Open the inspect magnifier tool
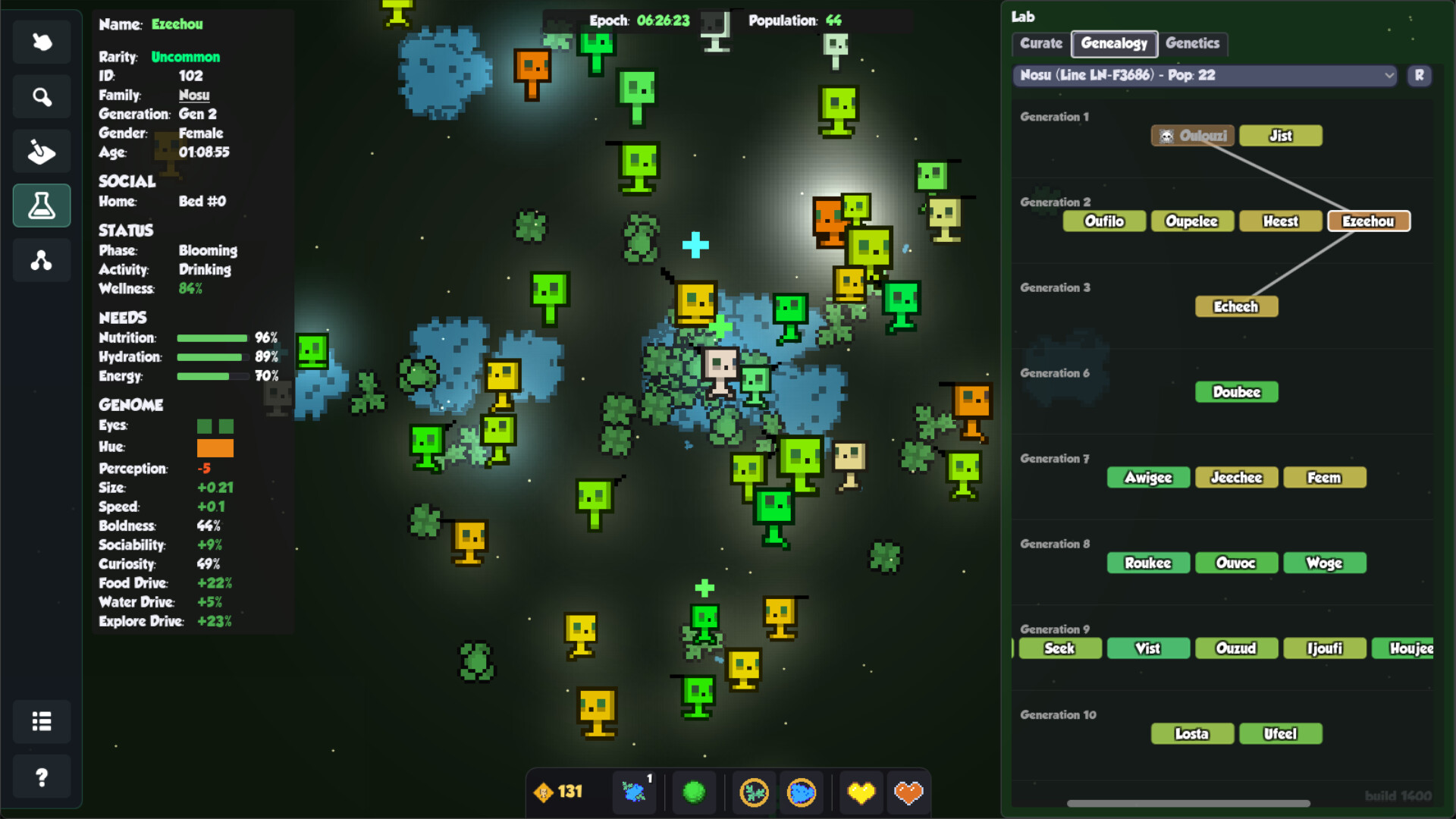 coord(42,96)
